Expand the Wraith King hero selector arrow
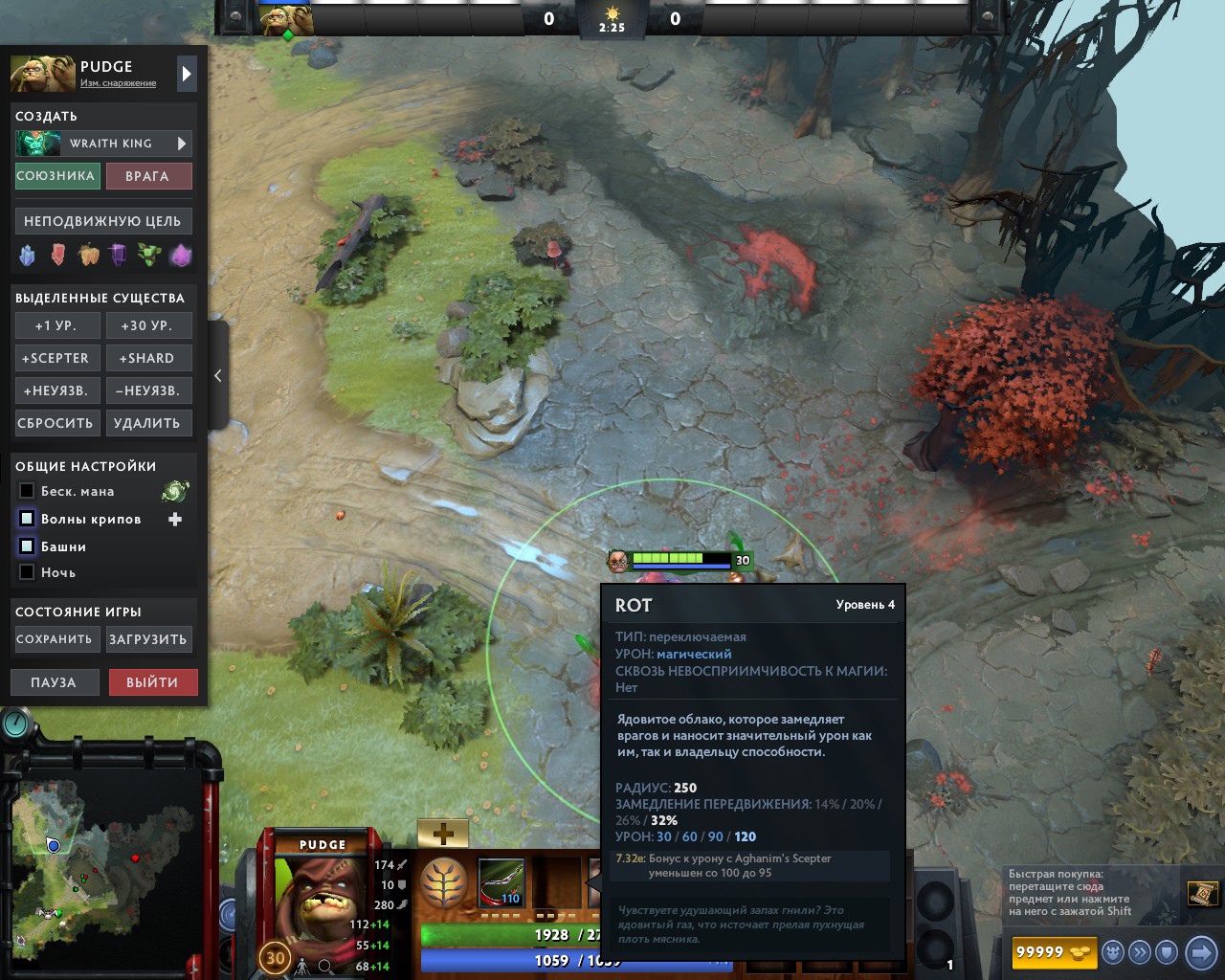Screen dimensions: 1225x980 point(182,144)
